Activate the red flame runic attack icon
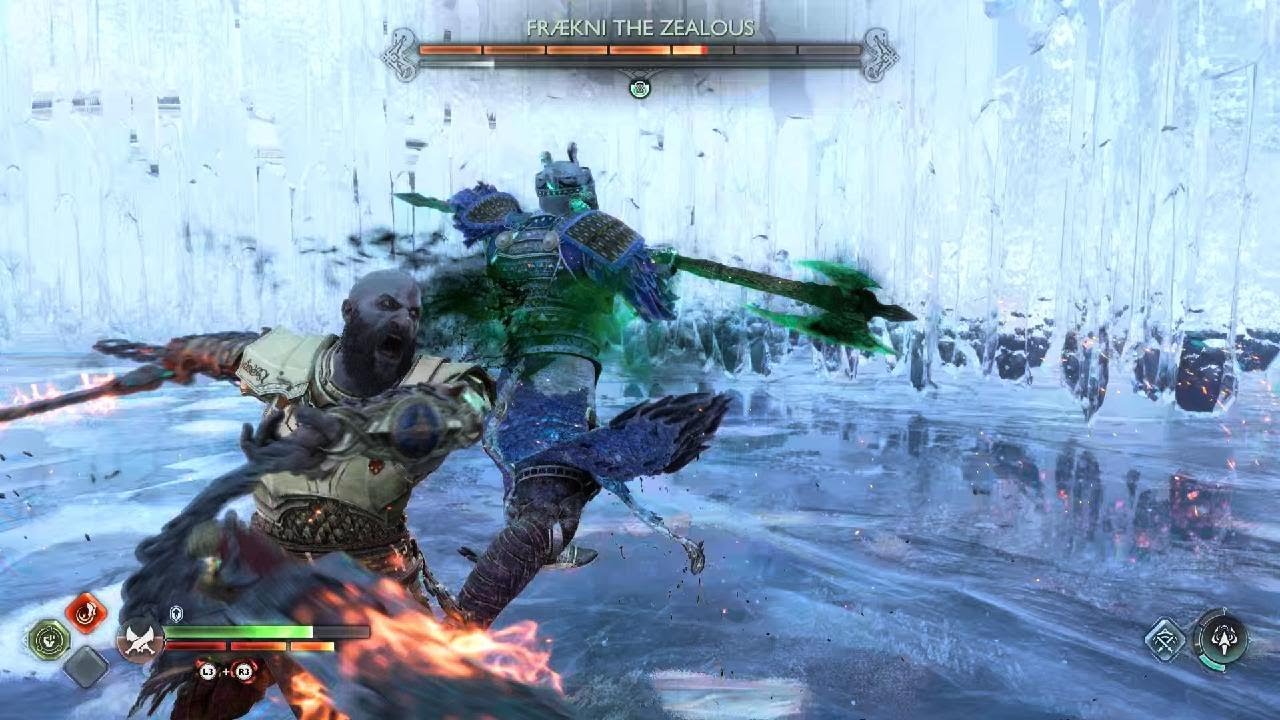1280x720 pixels. point(86,611)
